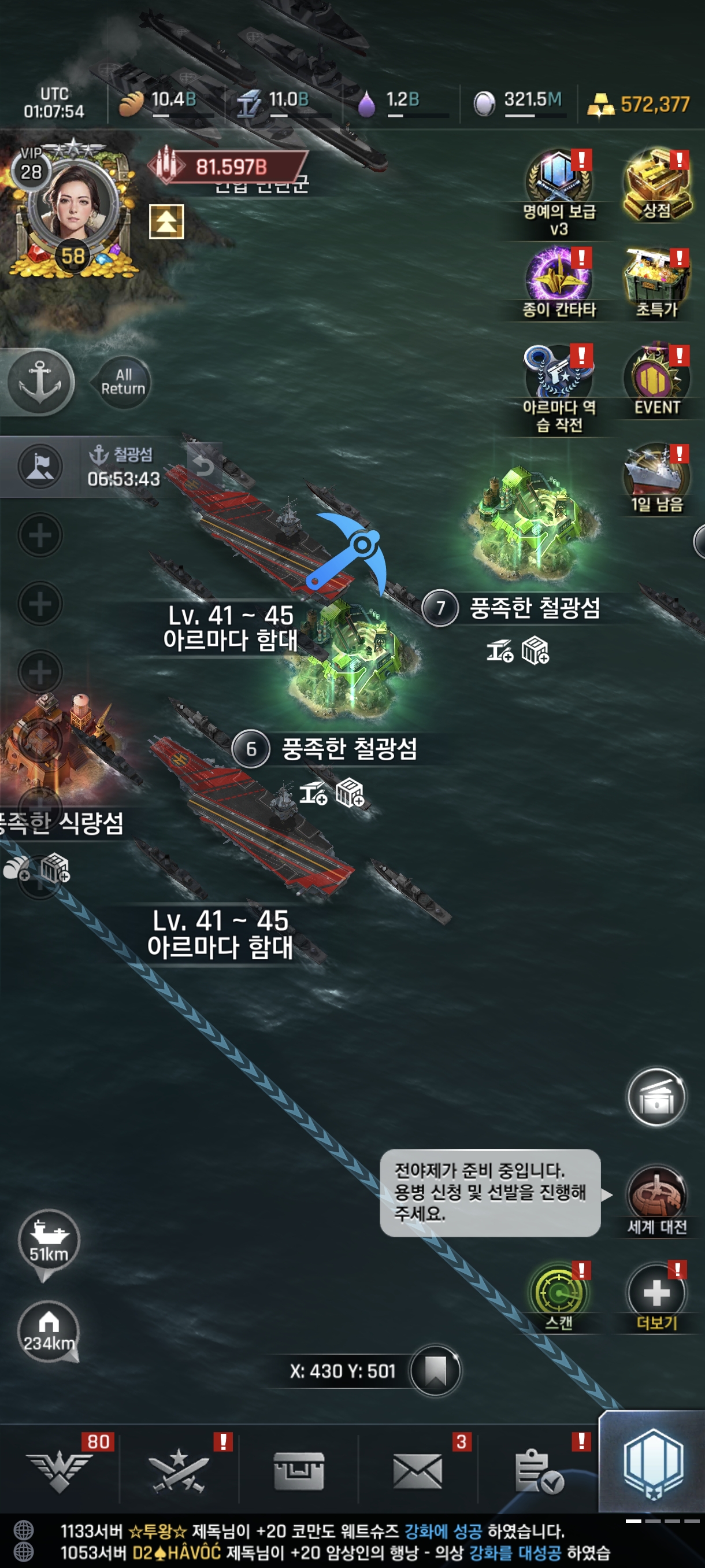Screen dimensions: 705x1568
Task: Open the EVENT menu
Action: (656, 379)
